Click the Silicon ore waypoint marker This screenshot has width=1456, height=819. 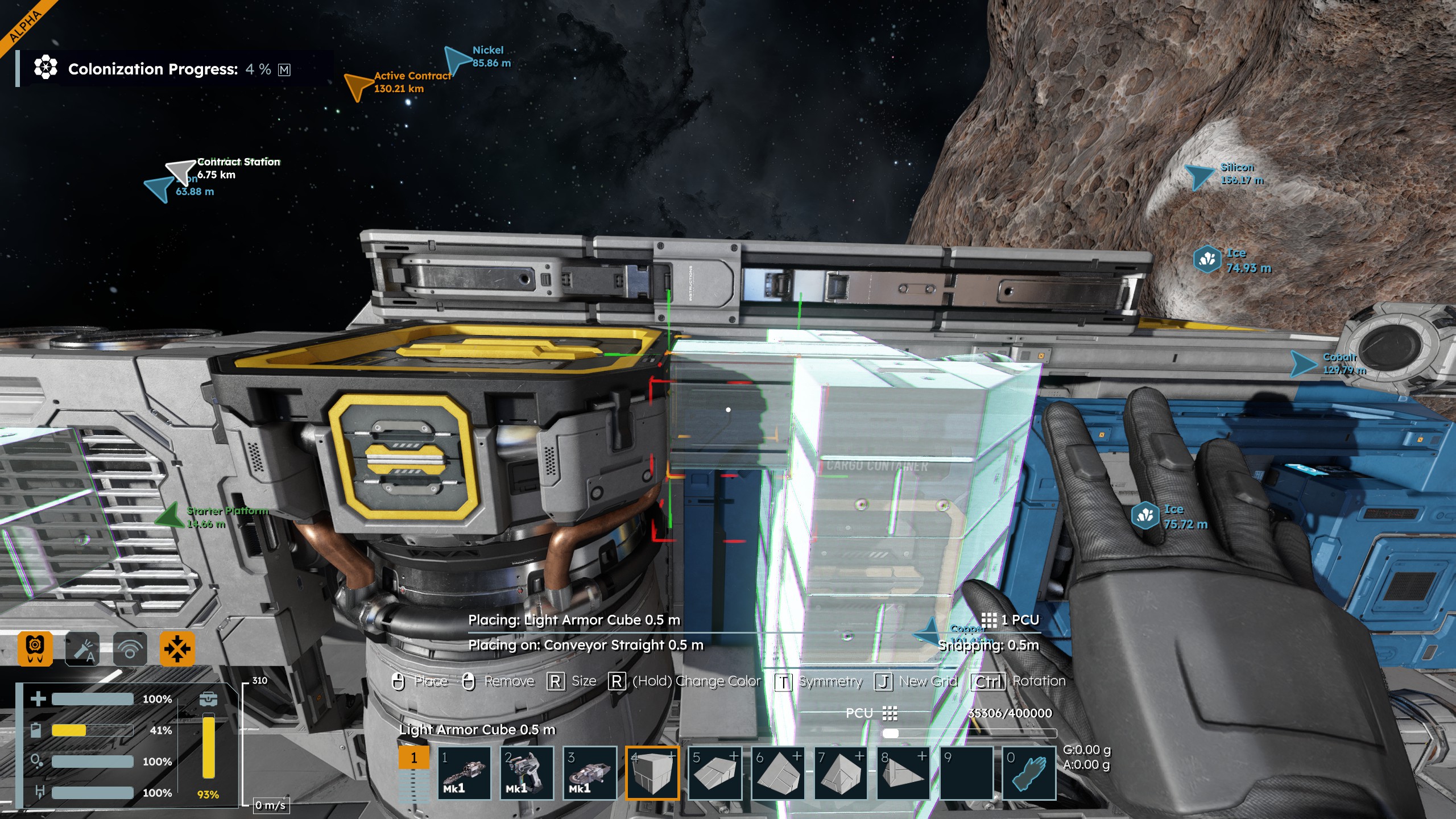click(1199, 176)
